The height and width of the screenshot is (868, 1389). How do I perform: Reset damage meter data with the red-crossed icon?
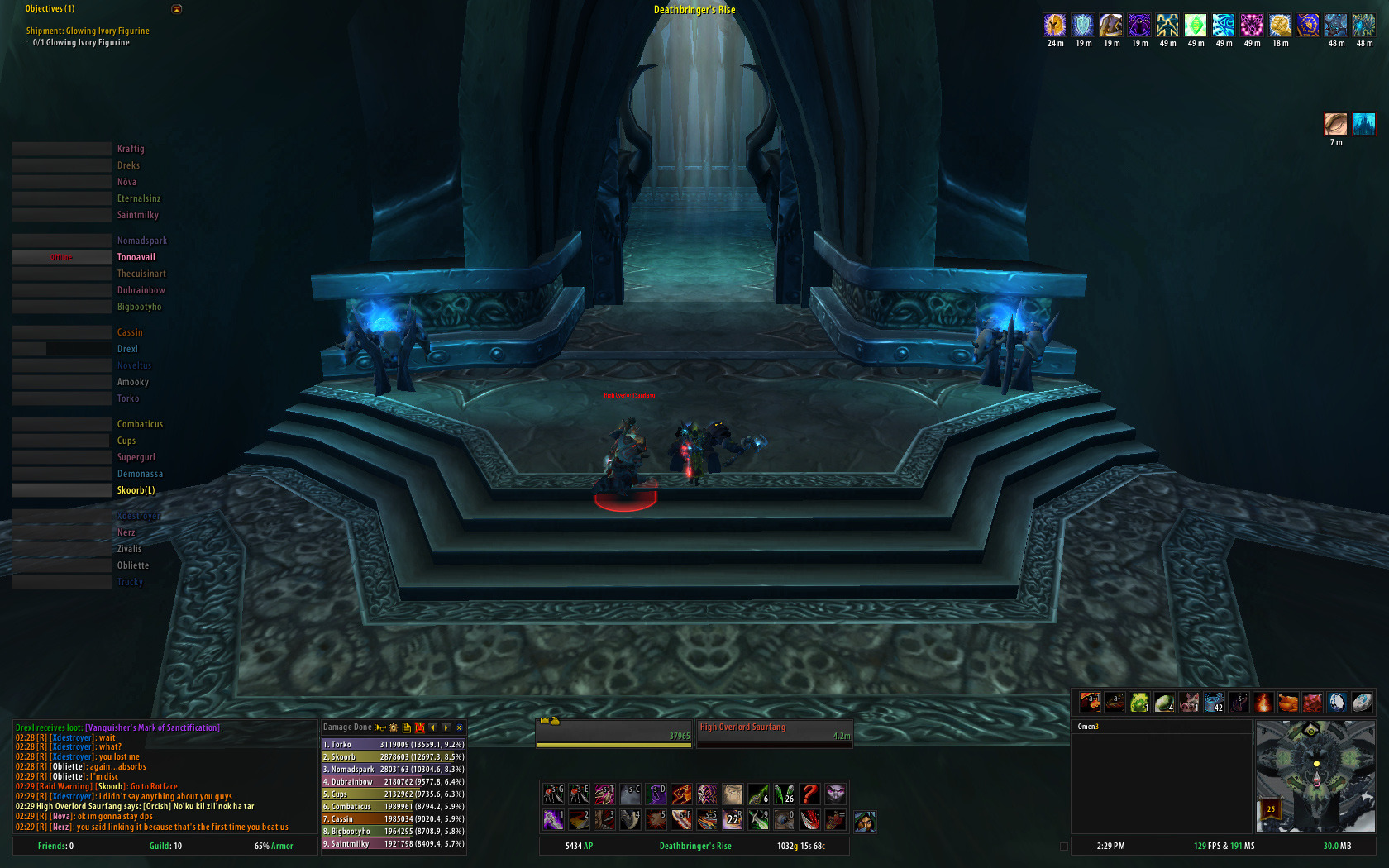click(x=420, y=727)
